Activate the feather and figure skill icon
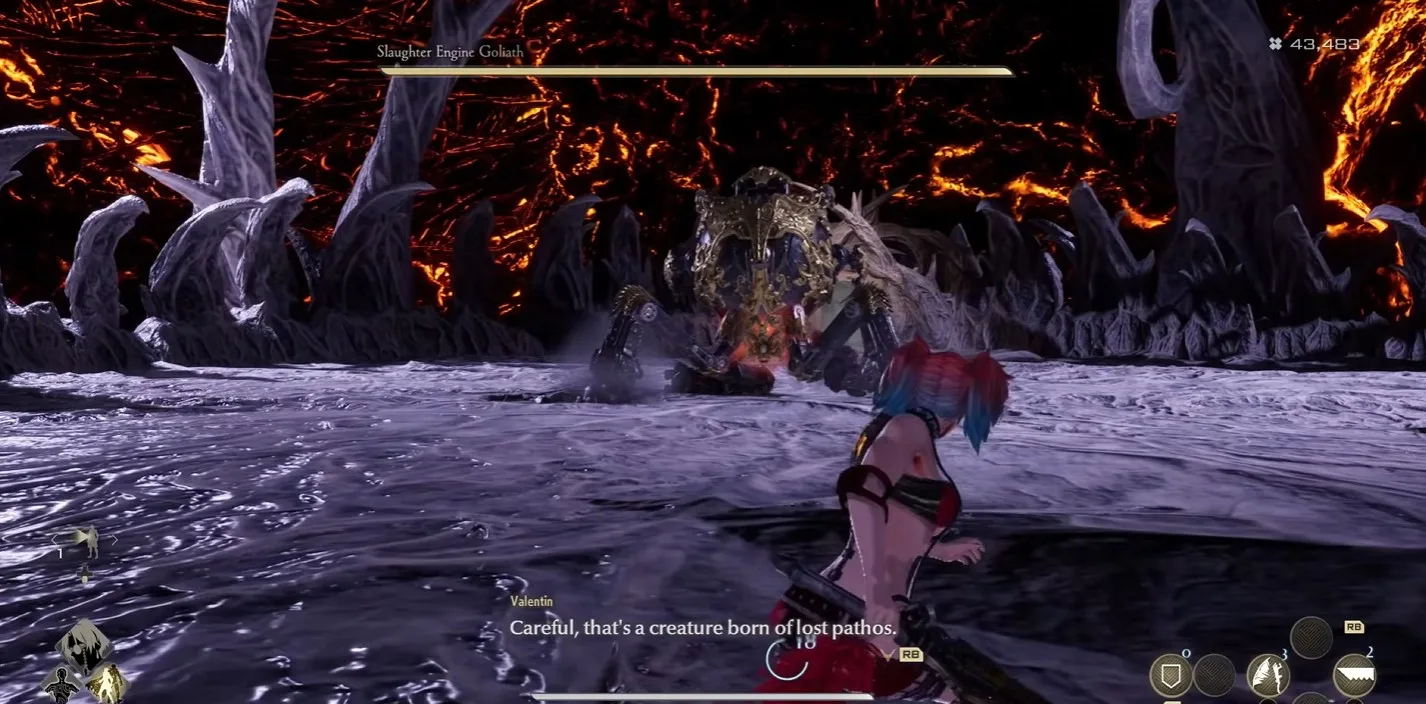1426x704 pixels. 1267,676
